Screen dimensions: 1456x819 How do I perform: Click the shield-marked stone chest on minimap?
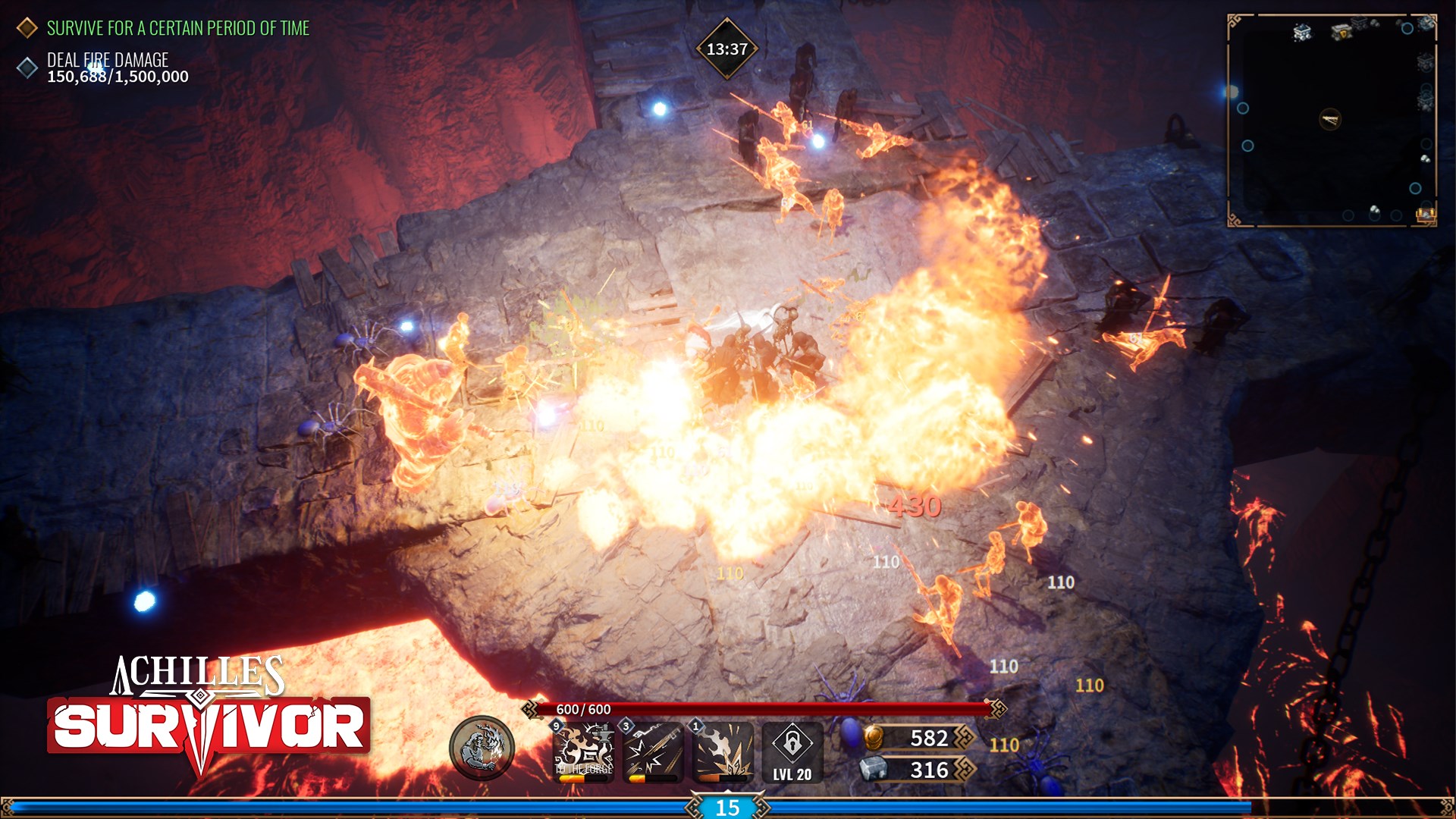coord(1342,32)
